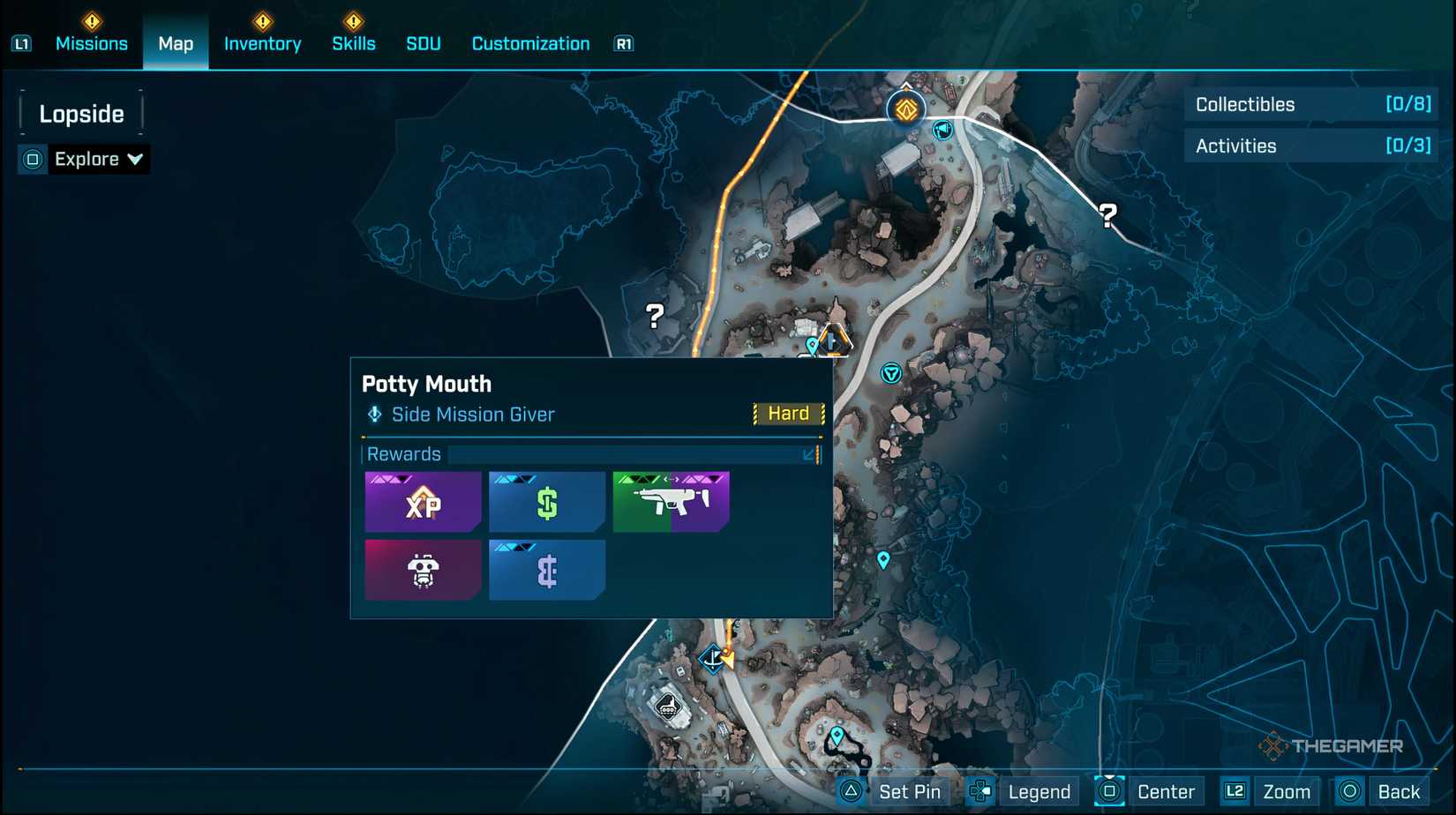This screenshot has height=815, width=1456.
Task: Click the green cash reward icon
Action: 545,501
